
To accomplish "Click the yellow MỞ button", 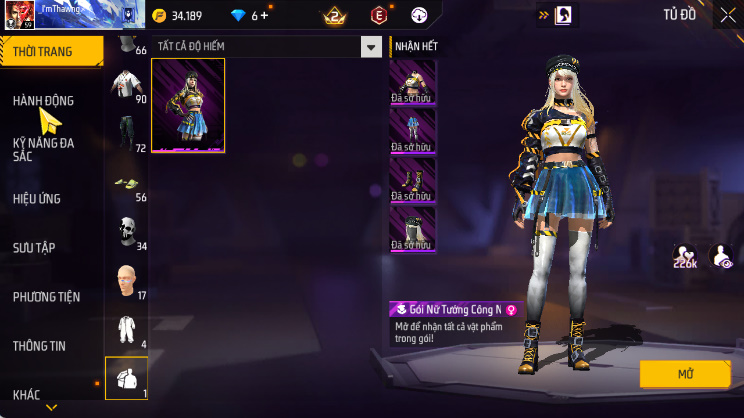I will click(x=685, y=374).
